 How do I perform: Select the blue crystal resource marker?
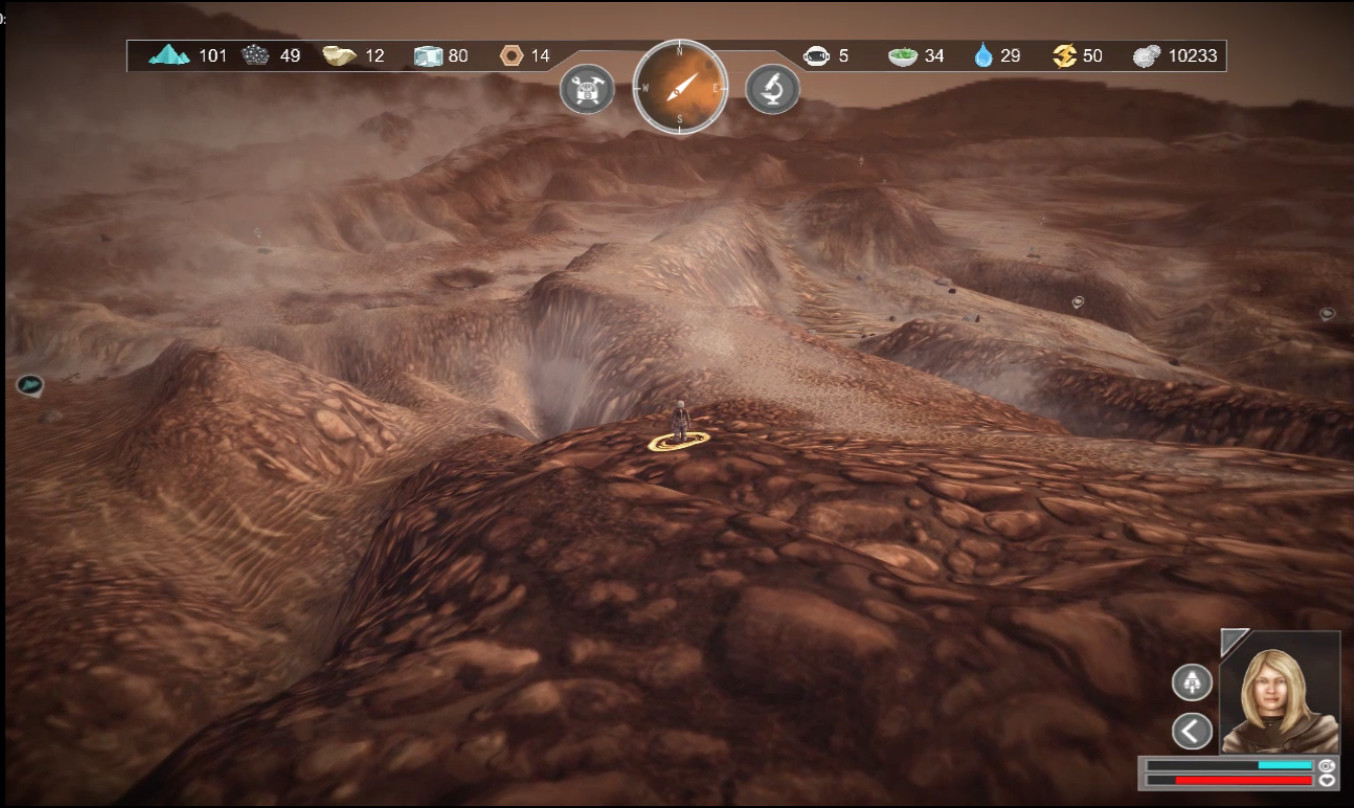click(29, 384)
